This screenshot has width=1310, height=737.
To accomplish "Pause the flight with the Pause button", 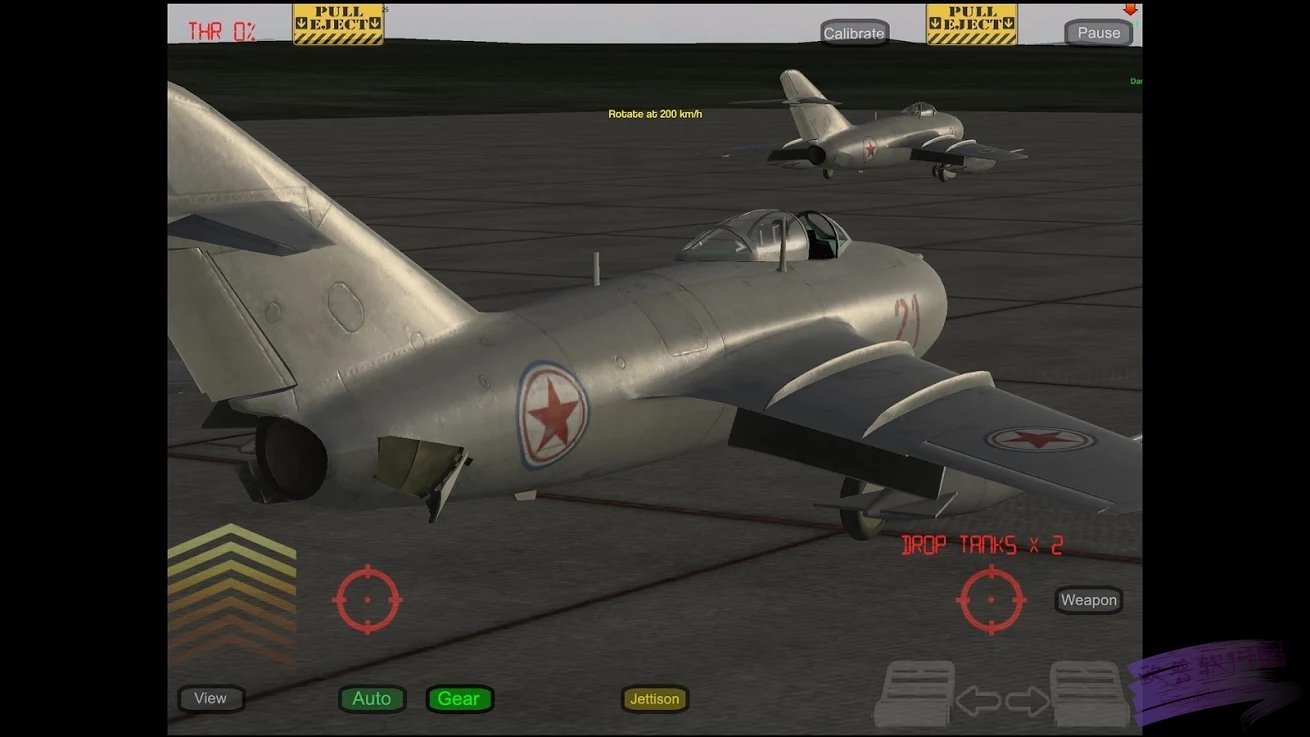I will pos(1098,33).
